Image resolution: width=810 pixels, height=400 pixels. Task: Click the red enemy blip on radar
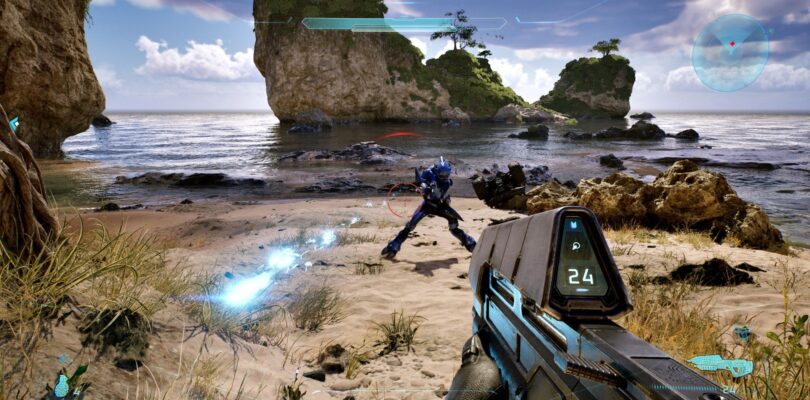pos(732,43)
